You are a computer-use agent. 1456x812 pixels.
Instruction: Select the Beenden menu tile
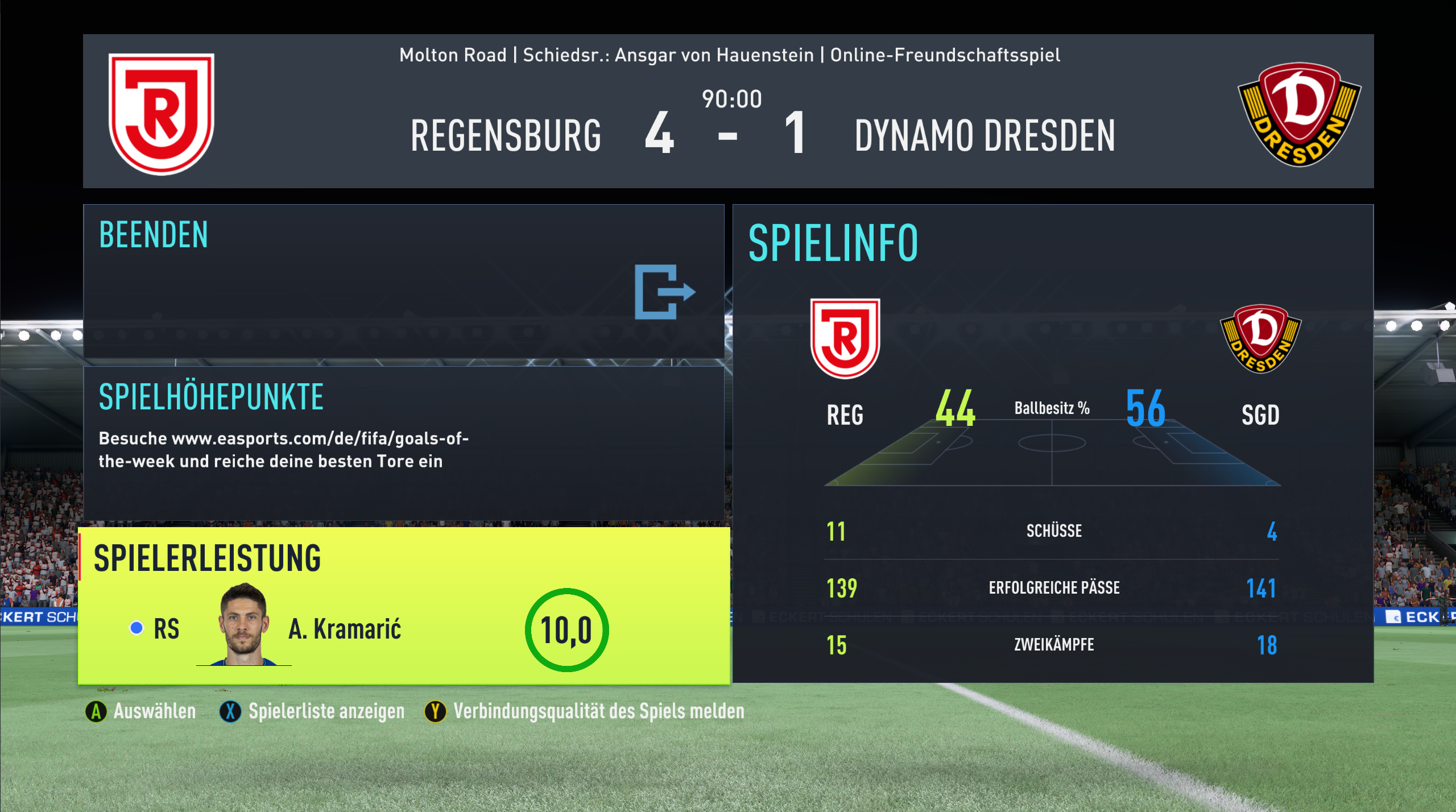click(403, 281)
